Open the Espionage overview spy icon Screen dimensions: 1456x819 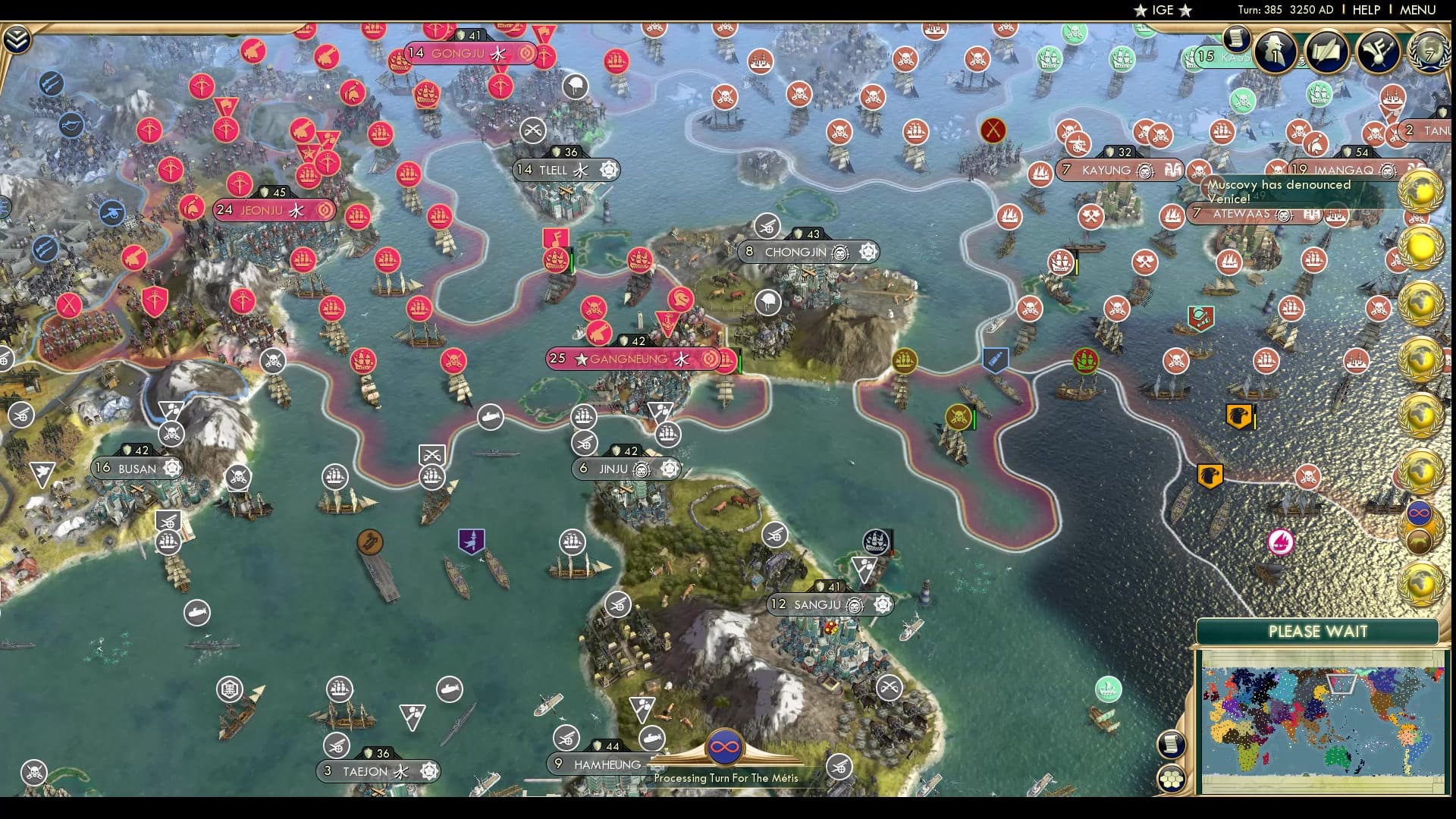point(1276,51)
